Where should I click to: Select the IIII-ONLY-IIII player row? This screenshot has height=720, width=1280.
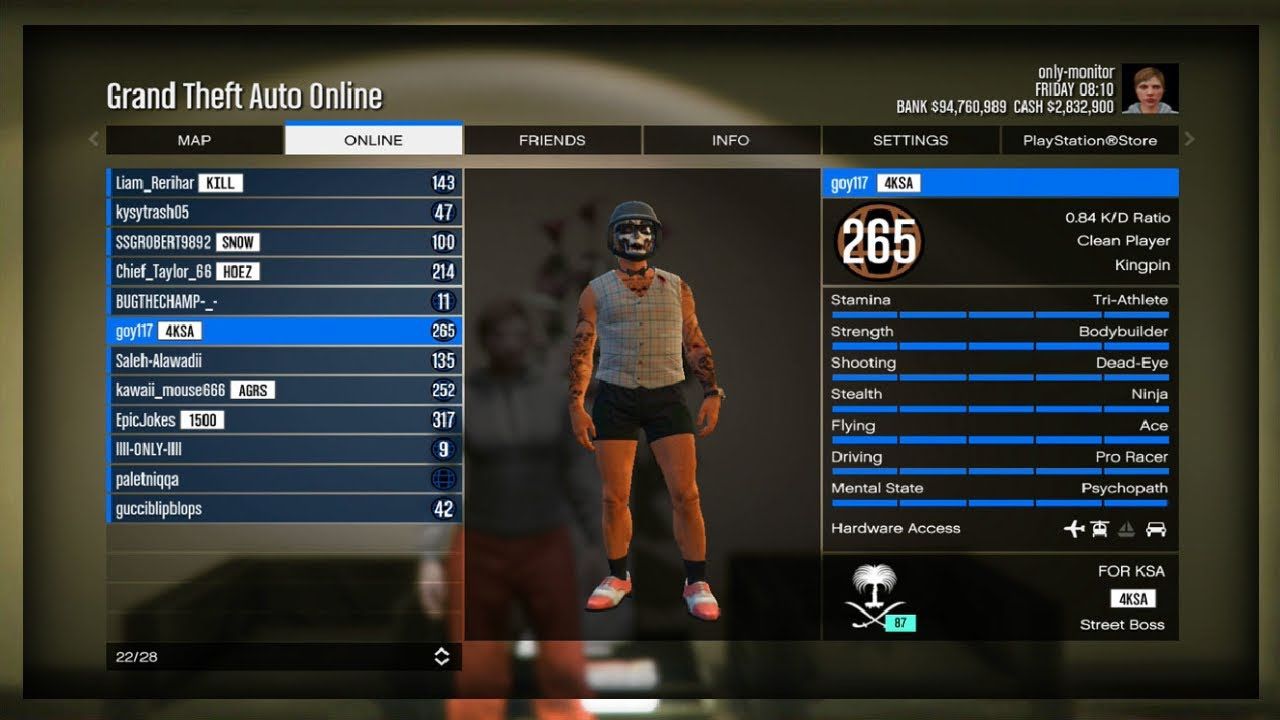pyautogui.click(x=284, y=449)
